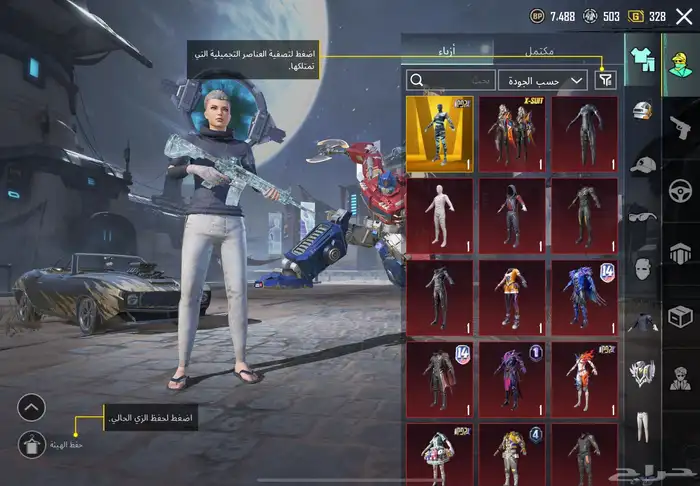The image size is (700, 486).
Task: Click the outfit search field
Action: coord(450,80)
